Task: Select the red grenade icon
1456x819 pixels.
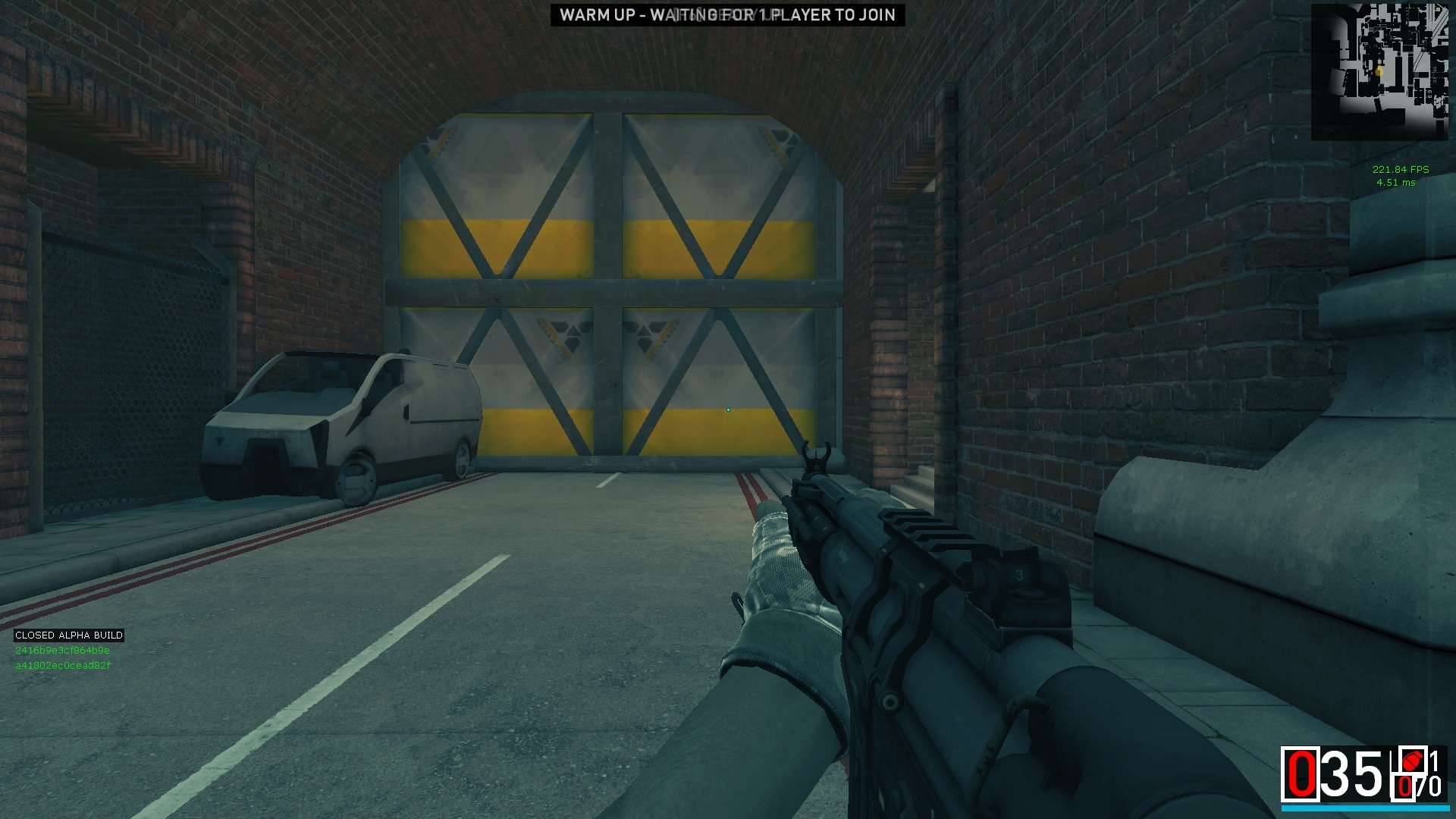Action: pos(1411,761)
